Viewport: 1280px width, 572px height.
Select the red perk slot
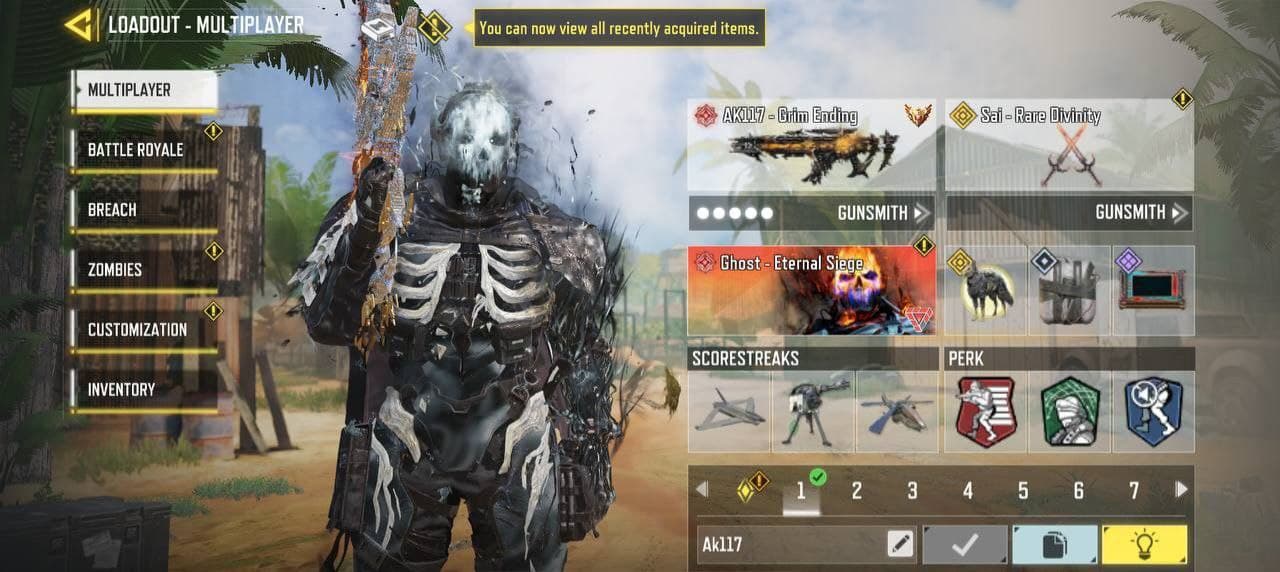coord(986,412)
